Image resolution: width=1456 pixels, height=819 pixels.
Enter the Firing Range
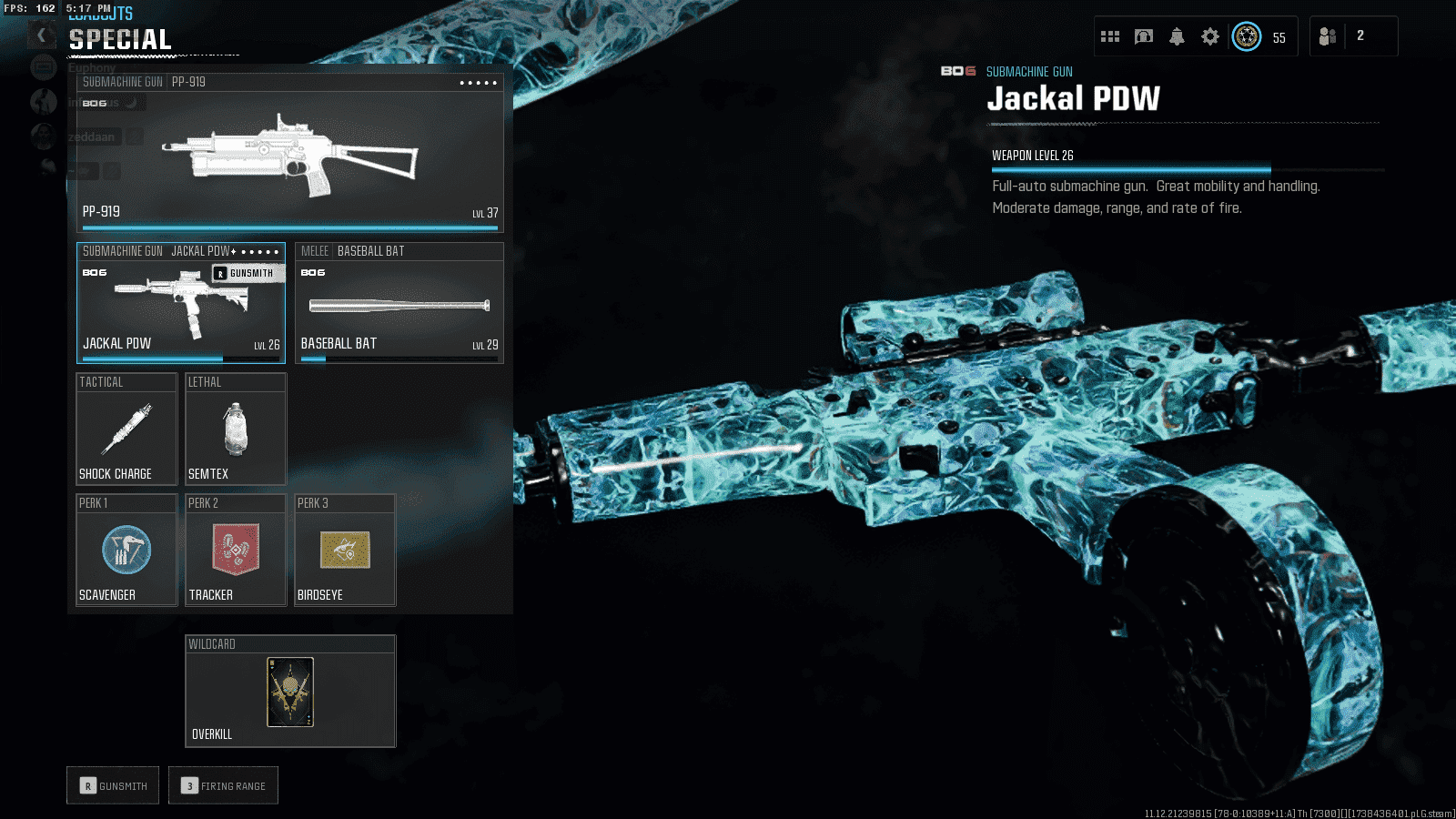(x=223, y=785)
